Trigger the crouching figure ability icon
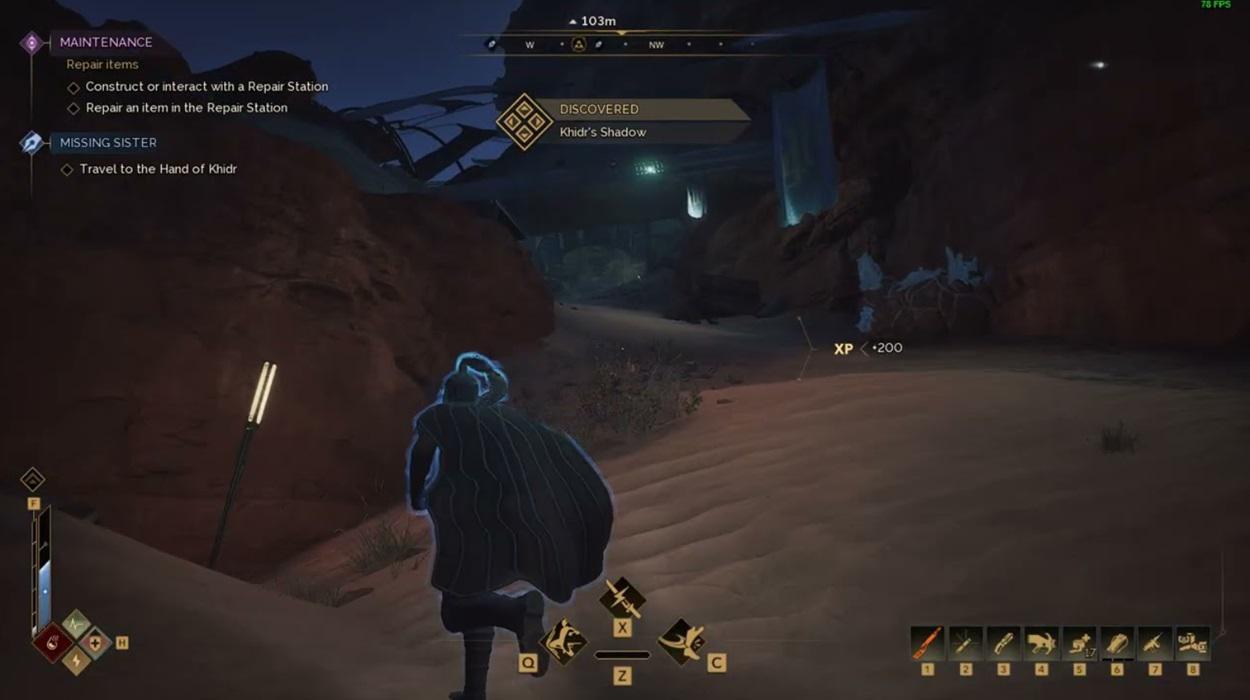Viewport: 1250px width, 700px height. tap(563, 641)
